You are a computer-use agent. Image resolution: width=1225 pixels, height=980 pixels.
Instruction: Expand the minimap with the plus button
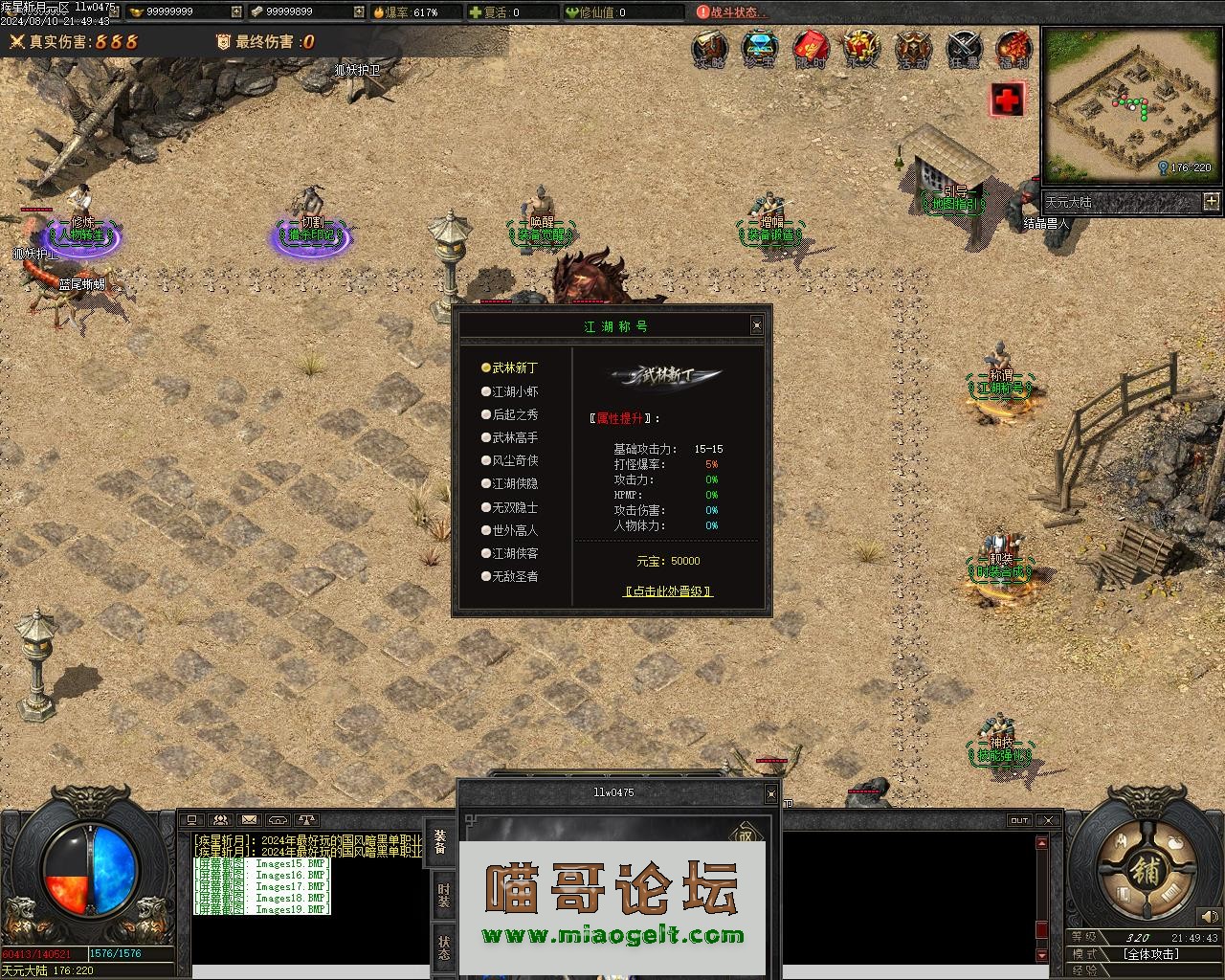(x=1211, y=201)
